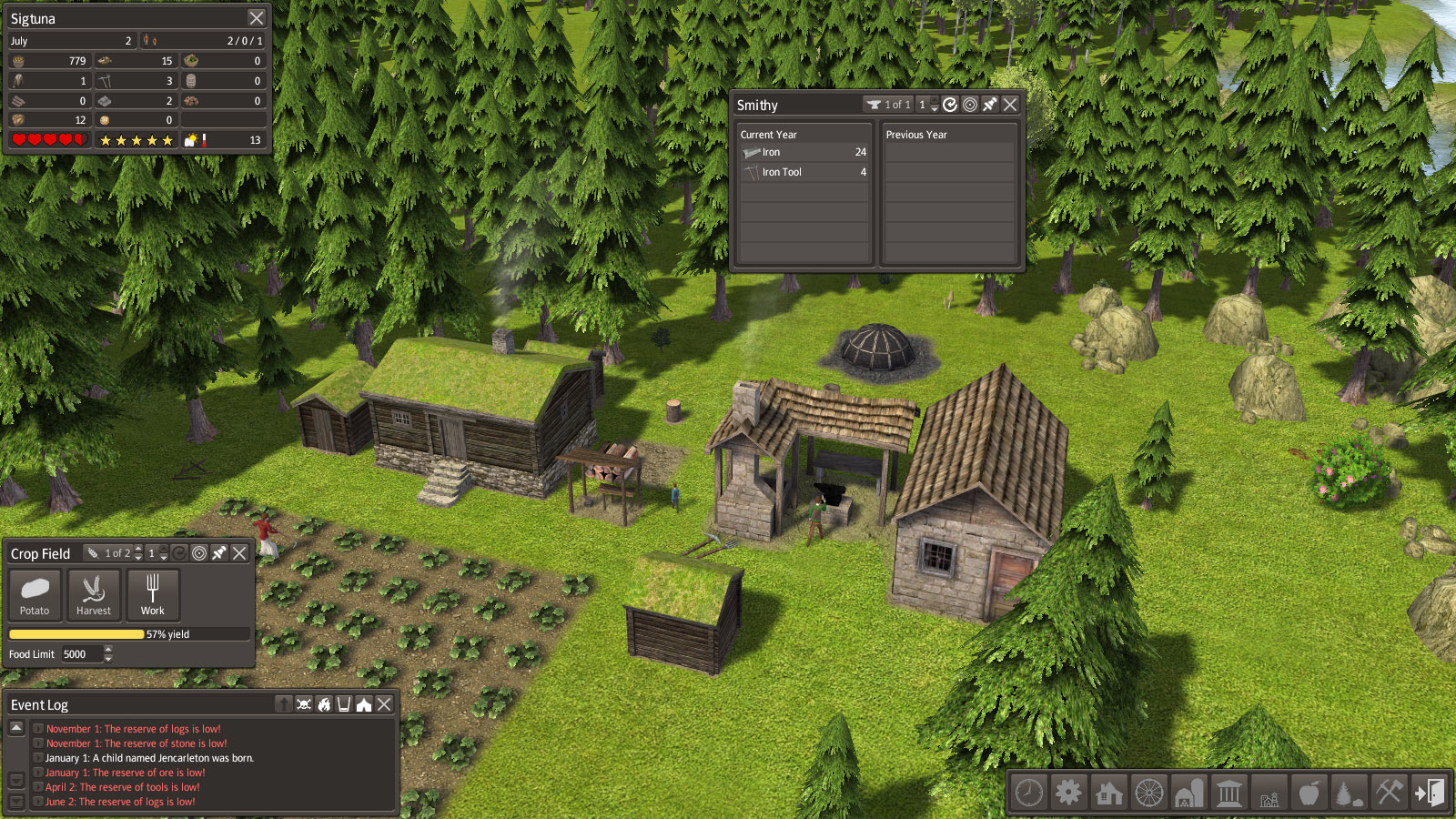Screen dimensions: 1456x819
Task: Toggle the Work button in Crop Field
Action: pos(153,594)
